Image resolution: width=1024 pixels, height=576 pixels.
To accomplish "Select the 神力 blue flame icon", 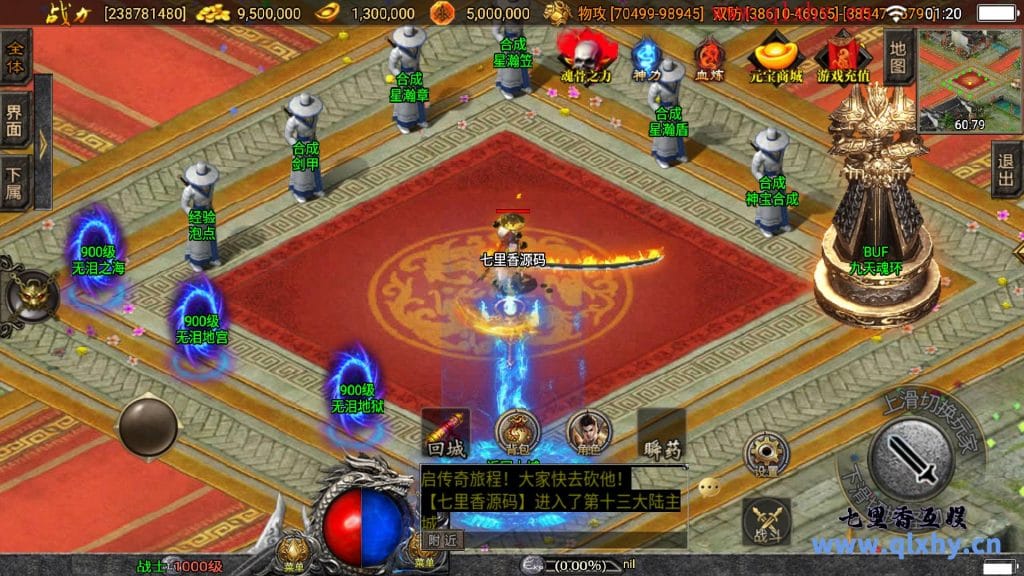I will coord(646,58).
